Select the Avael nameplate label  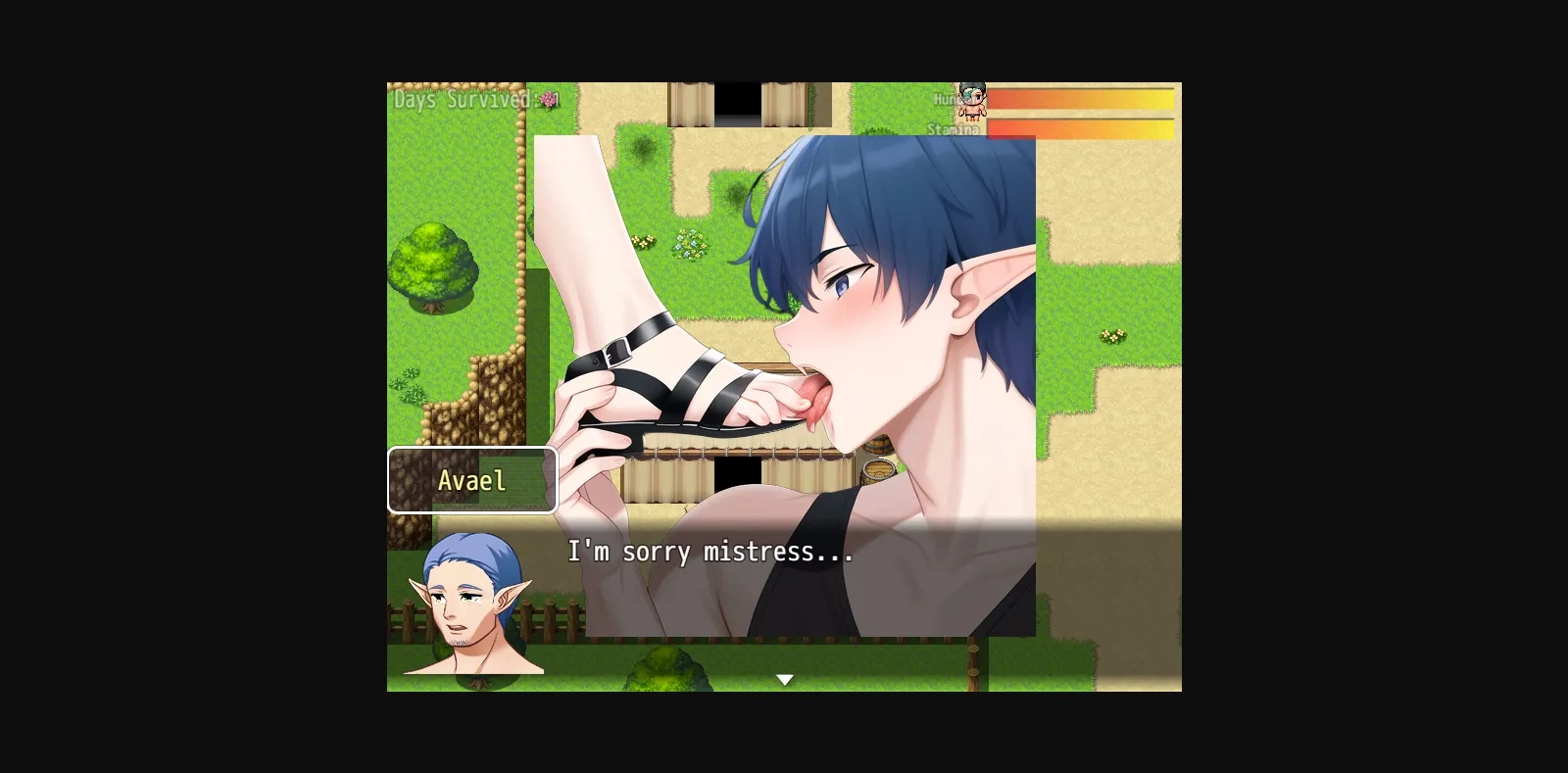coord(472,480)
